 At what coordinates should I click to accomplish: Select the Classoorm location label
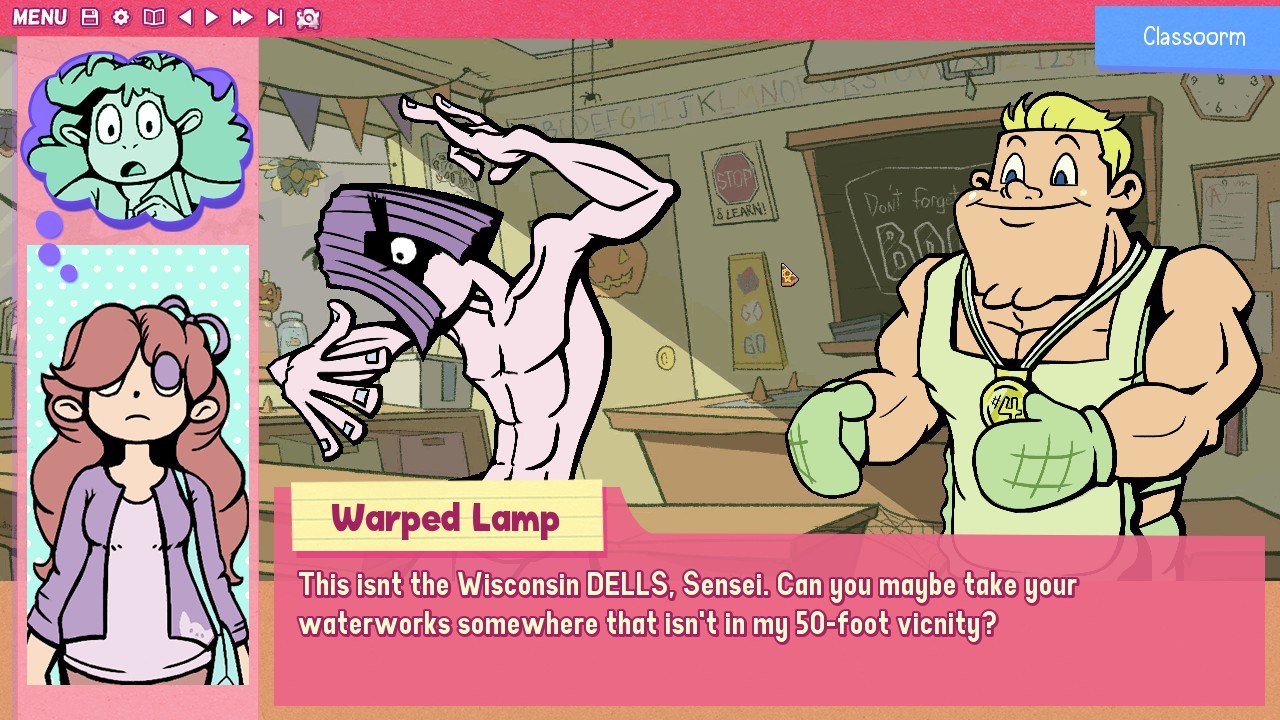click(1193, 38)
